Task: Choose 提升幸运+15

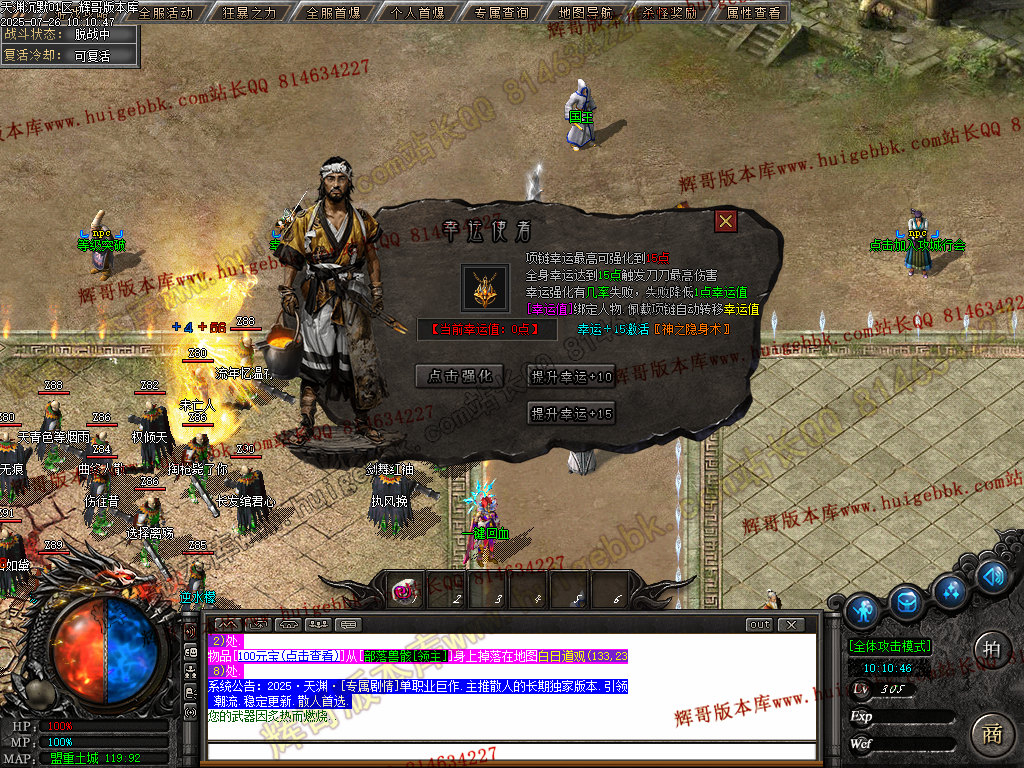Action: coord(571,414)
